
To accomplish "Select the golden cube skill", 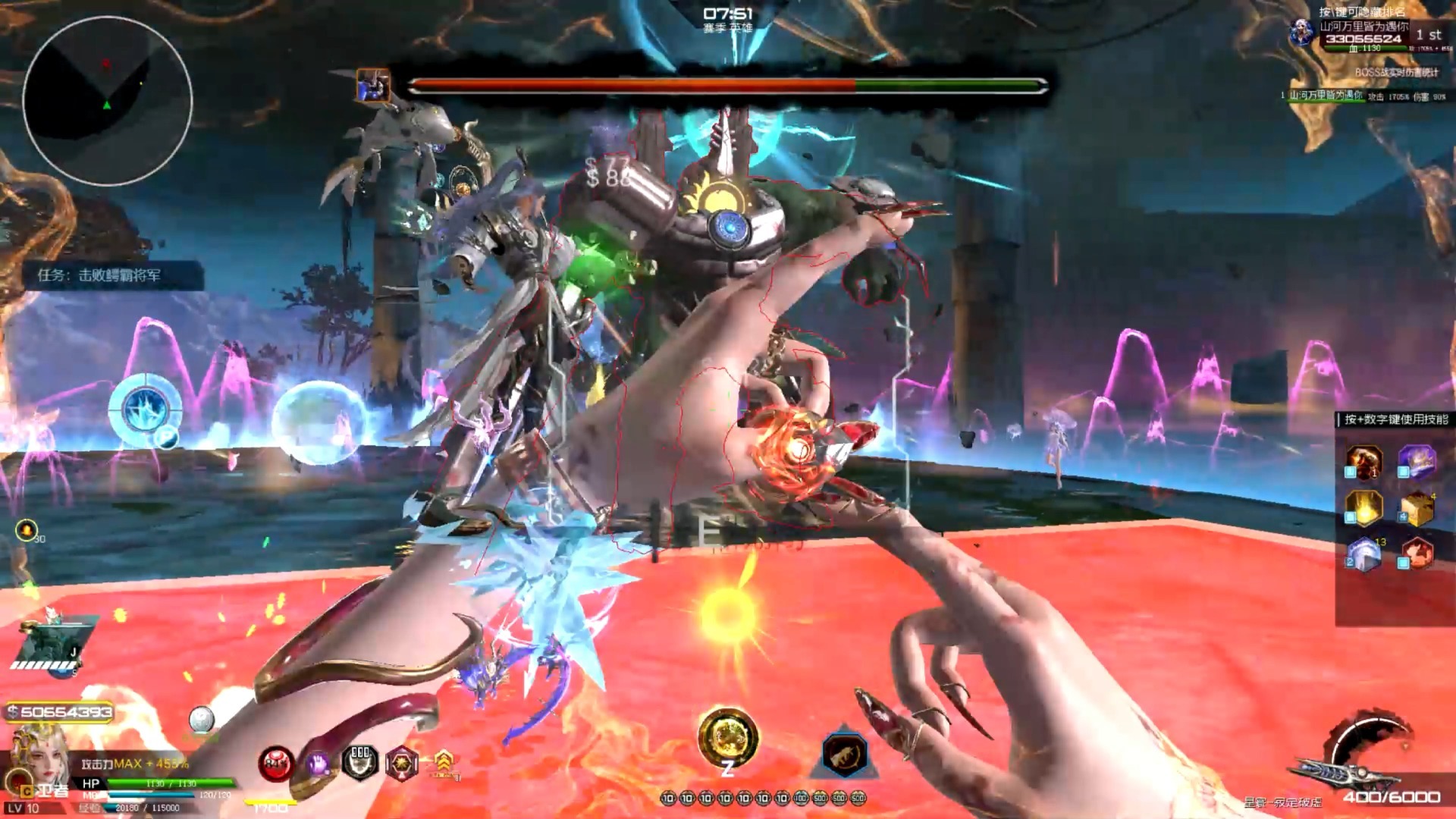I will coord(1417,508).
